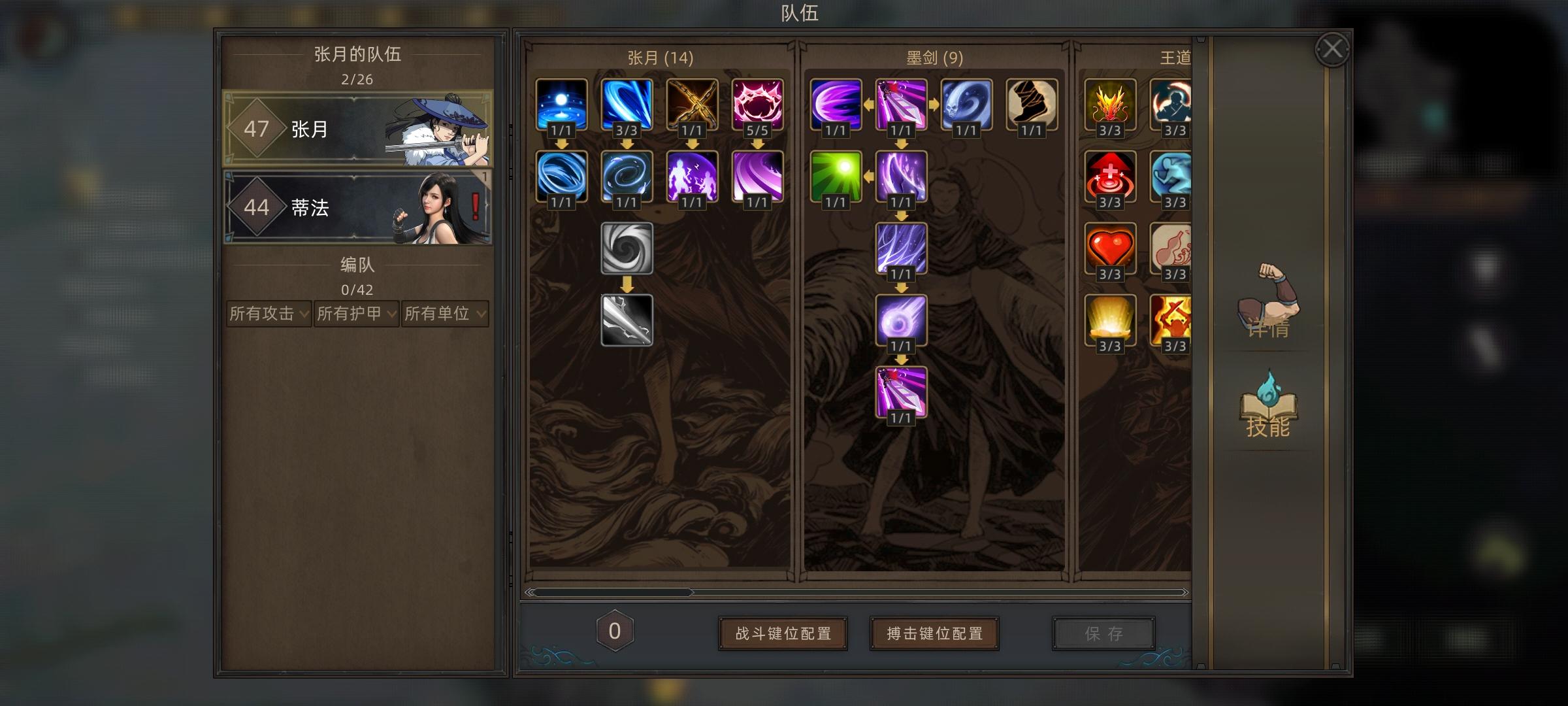Select the golden crossed swords skill
Screen dimensions: 1568x706
coord(692,105)
